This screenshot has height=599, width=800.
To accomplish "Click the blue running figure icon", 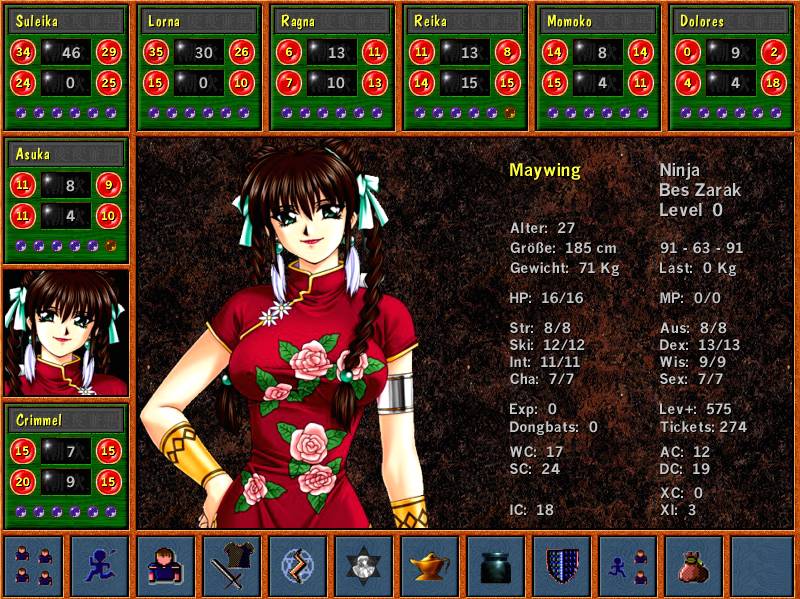I will point(99,566).
